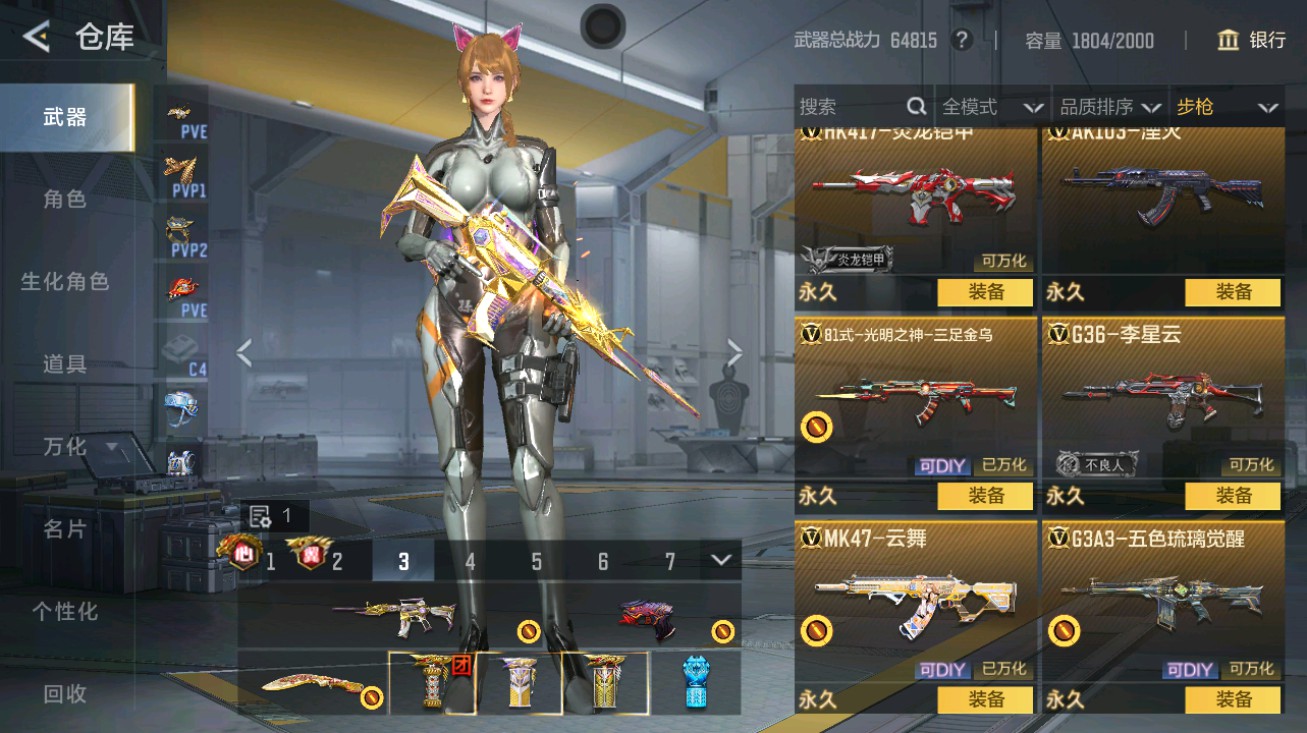This screenshot has width=1307, height=733.
Task: Open the 银行 bank
Action: coord(1251,40)
